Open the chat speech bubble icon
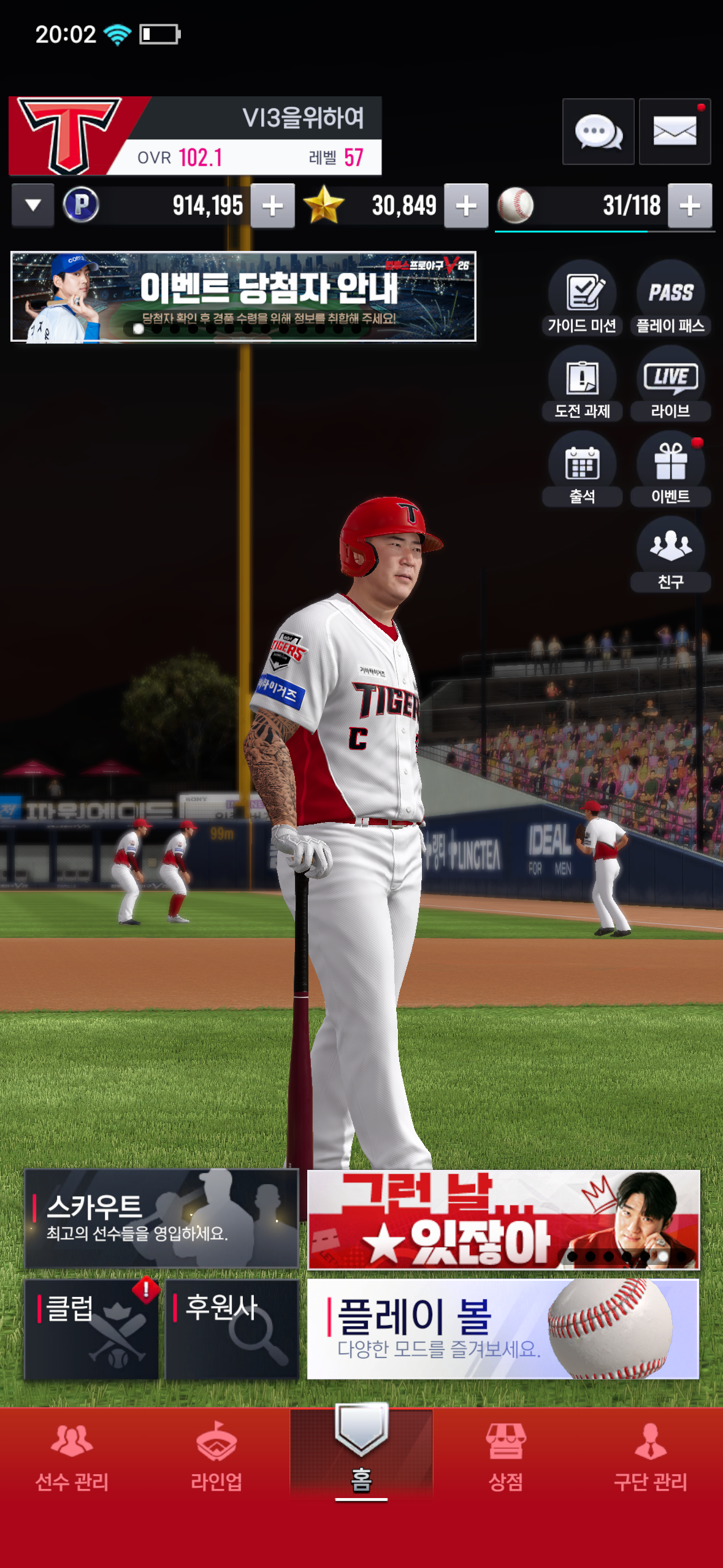This screenshot has height=1568, width=723. tap(598, 131)
